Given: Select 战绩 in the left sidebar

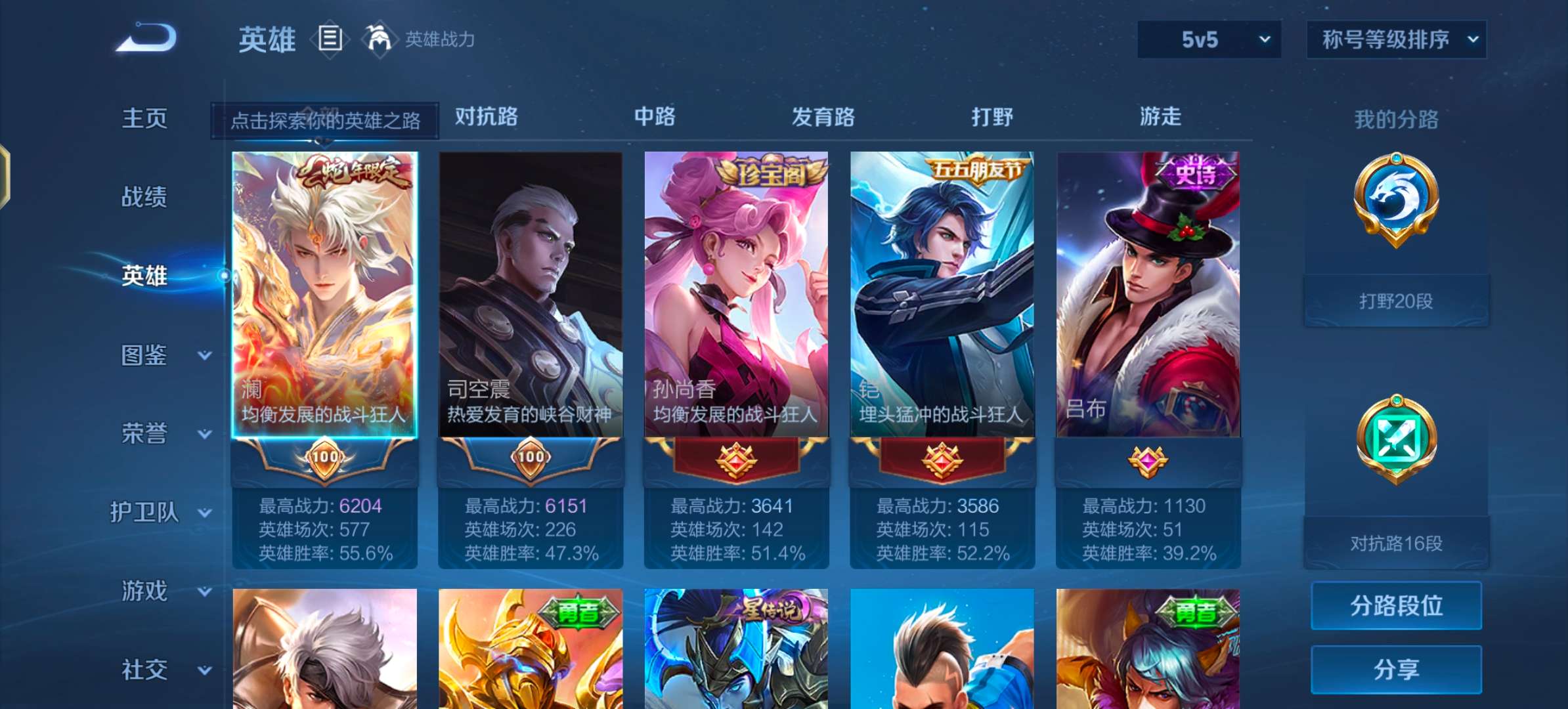Looking at the screenshot, I should (146, 197).
